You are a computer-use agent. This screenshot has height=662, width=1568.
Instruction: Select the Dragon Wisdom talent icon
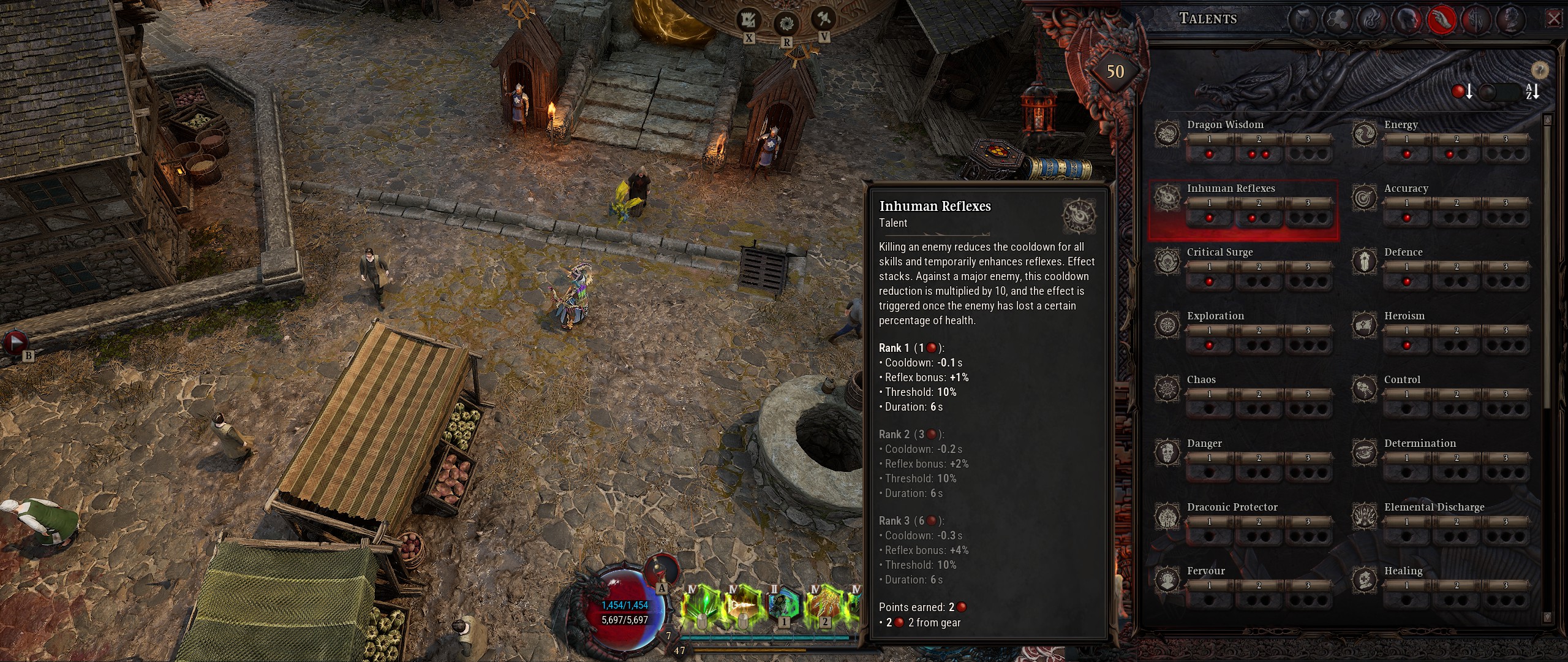point(1167,134)
